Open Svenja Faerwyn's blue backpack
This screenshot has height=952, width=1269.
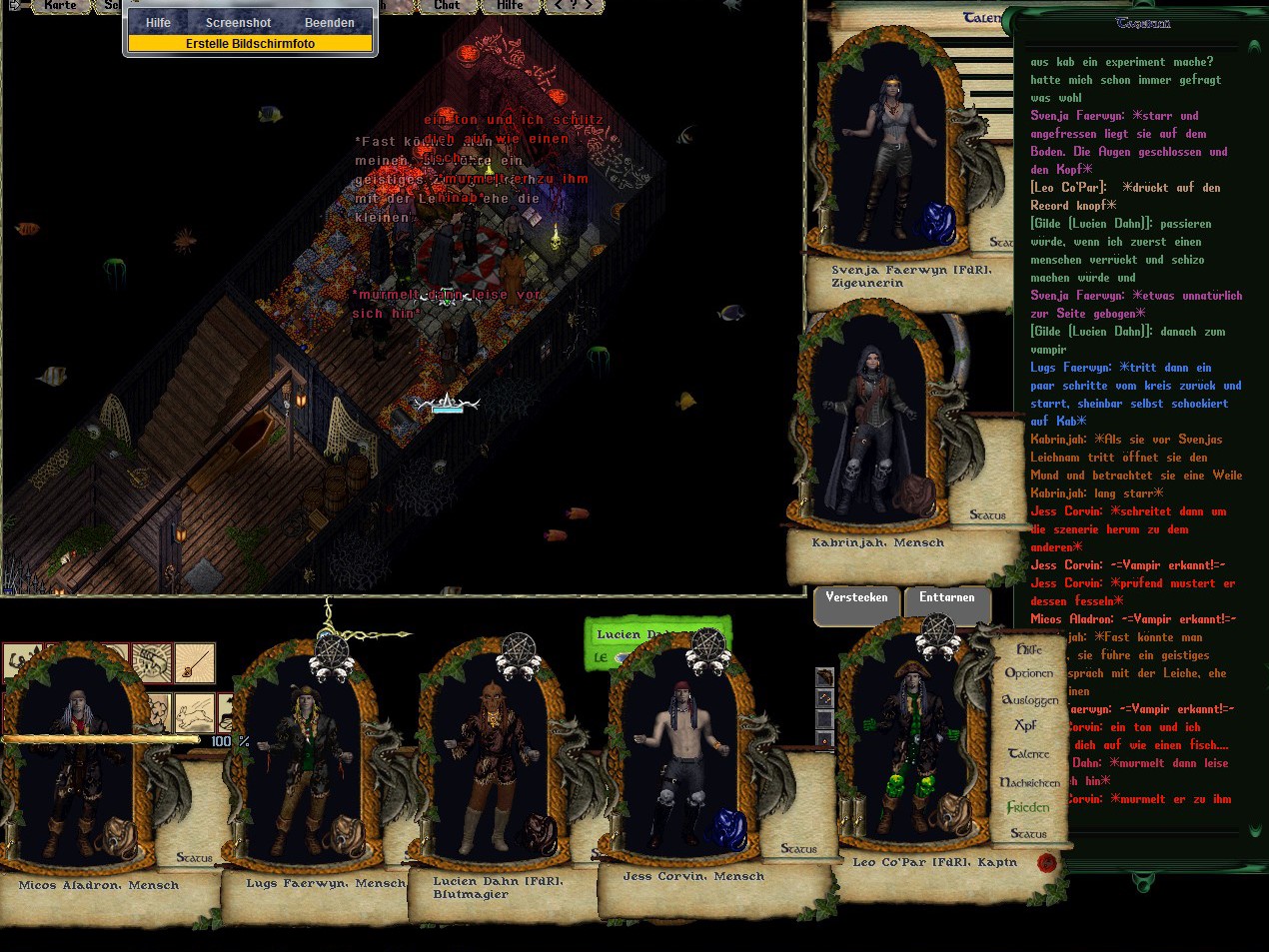tap(936, 222)
